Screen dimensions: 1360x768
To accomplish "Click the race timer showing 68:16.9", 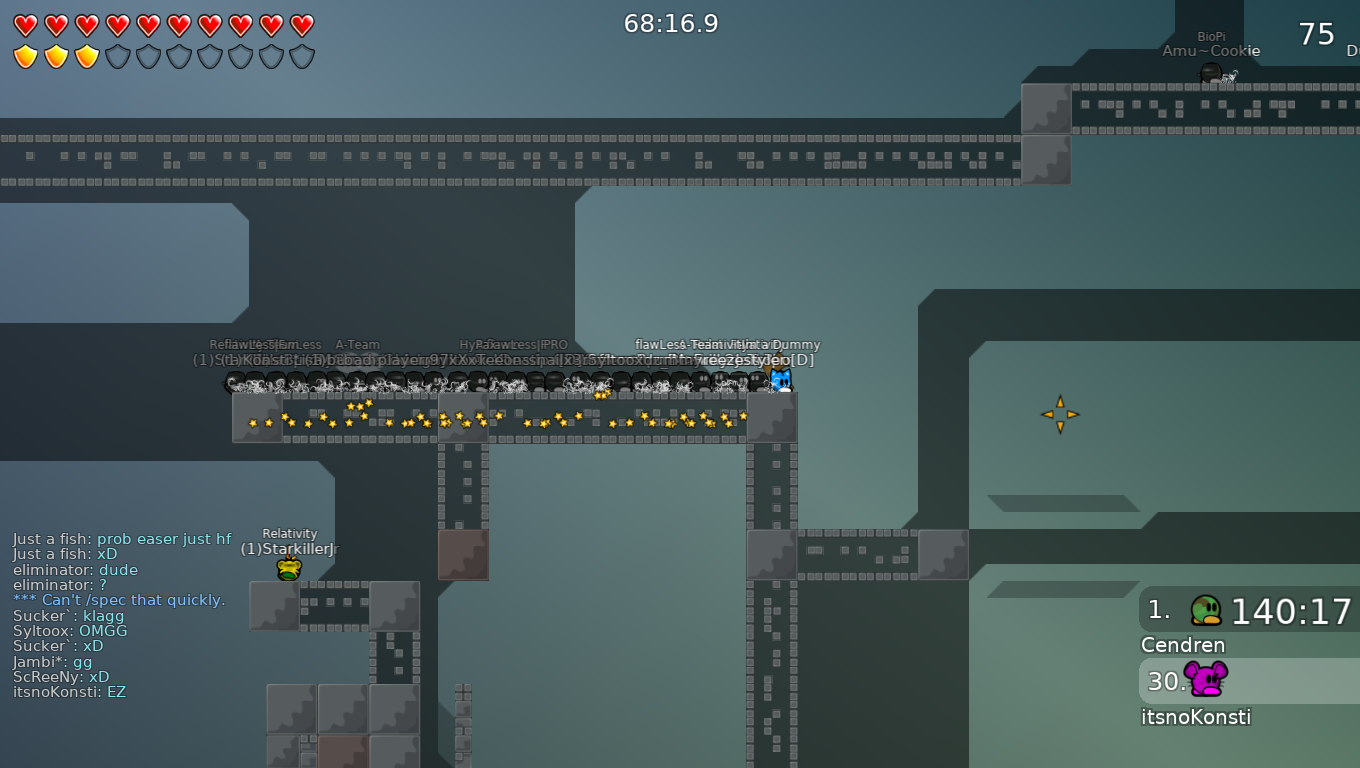I will 671,23.
